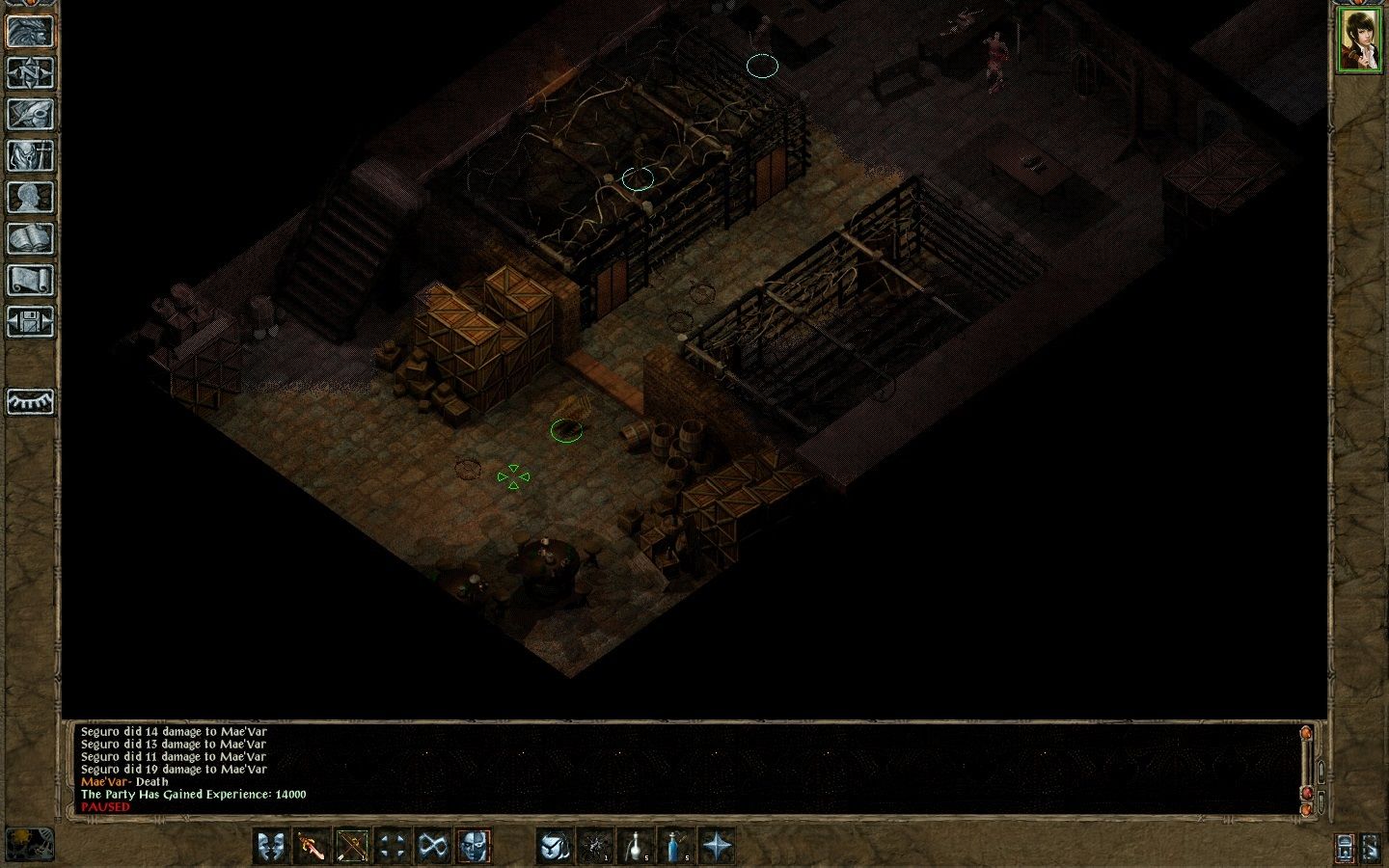This screenshot has width=1389, height=868.
Task: Use the blue bottle quick item
Action: click(674, 846)
